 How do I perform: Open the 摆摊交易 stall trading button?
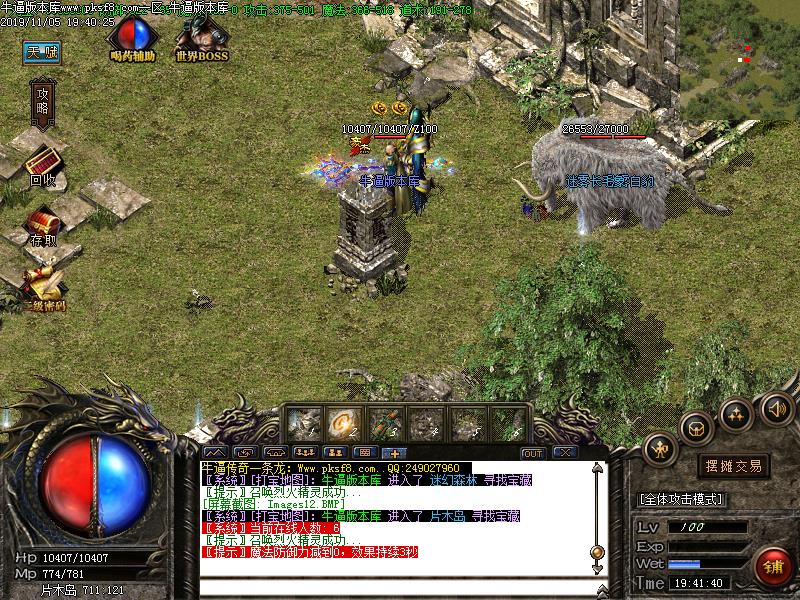click(x=733, y=466)
